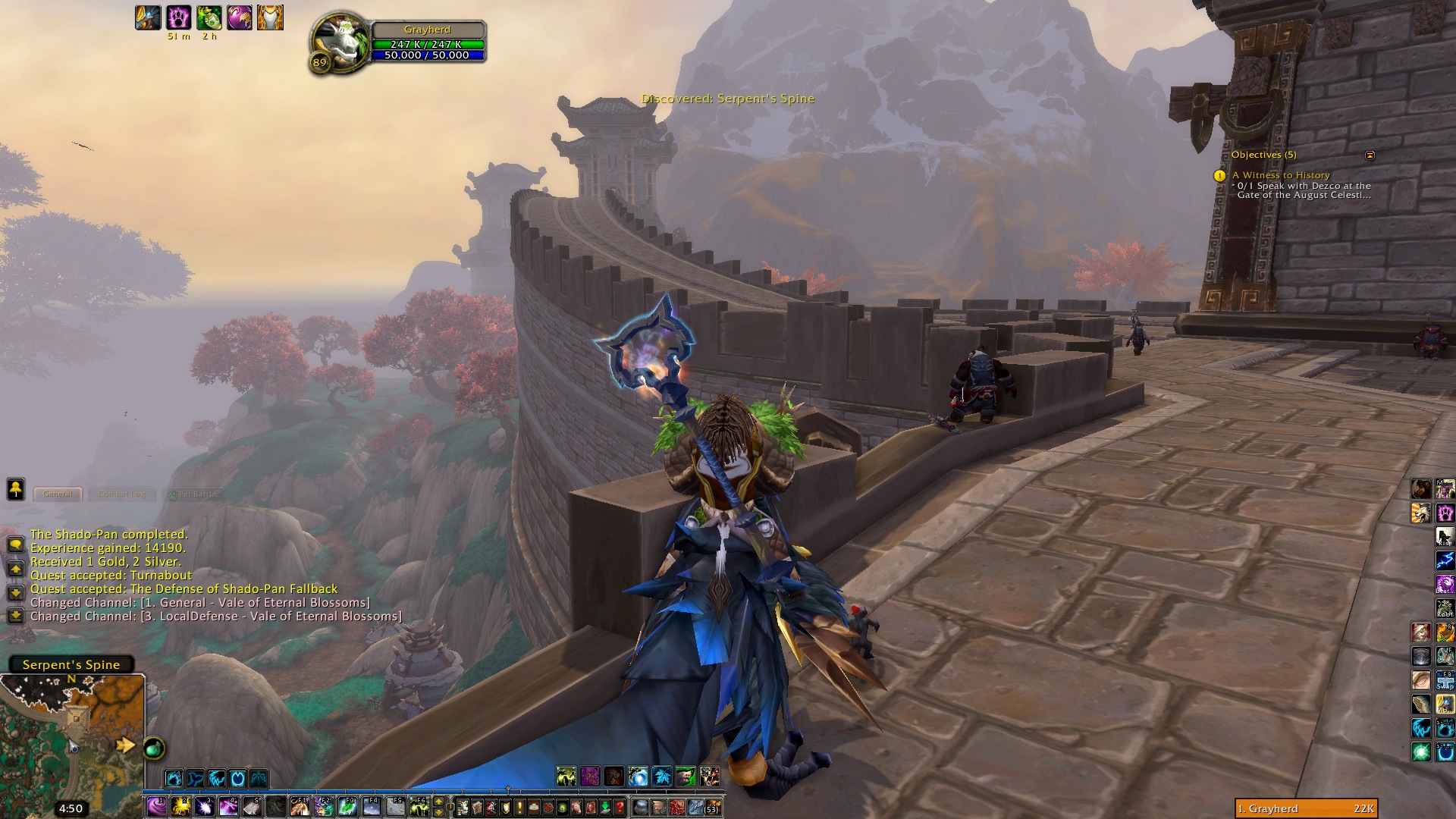Open the yellow social icon above chat

(x=15, y=489)
